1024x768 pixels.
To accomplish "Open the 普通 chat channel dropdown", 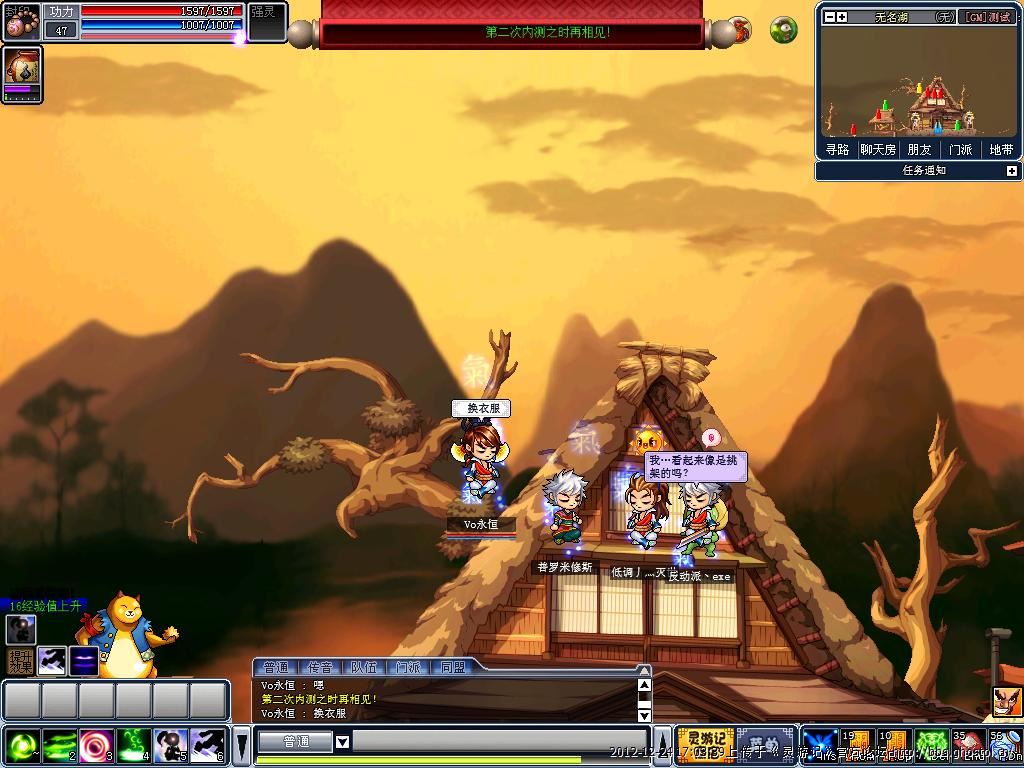I will pos(342,742).
